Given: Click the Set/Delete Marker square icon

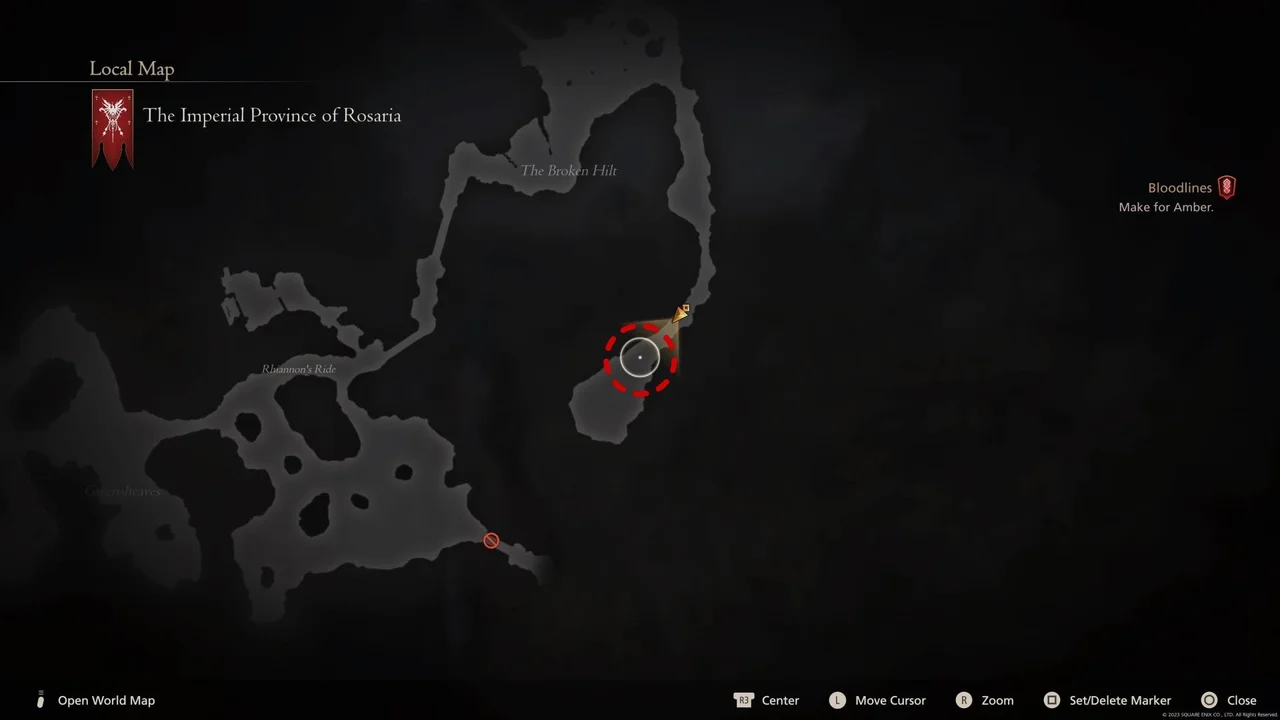Looking at the screenshot, I should click(1051, 700).
